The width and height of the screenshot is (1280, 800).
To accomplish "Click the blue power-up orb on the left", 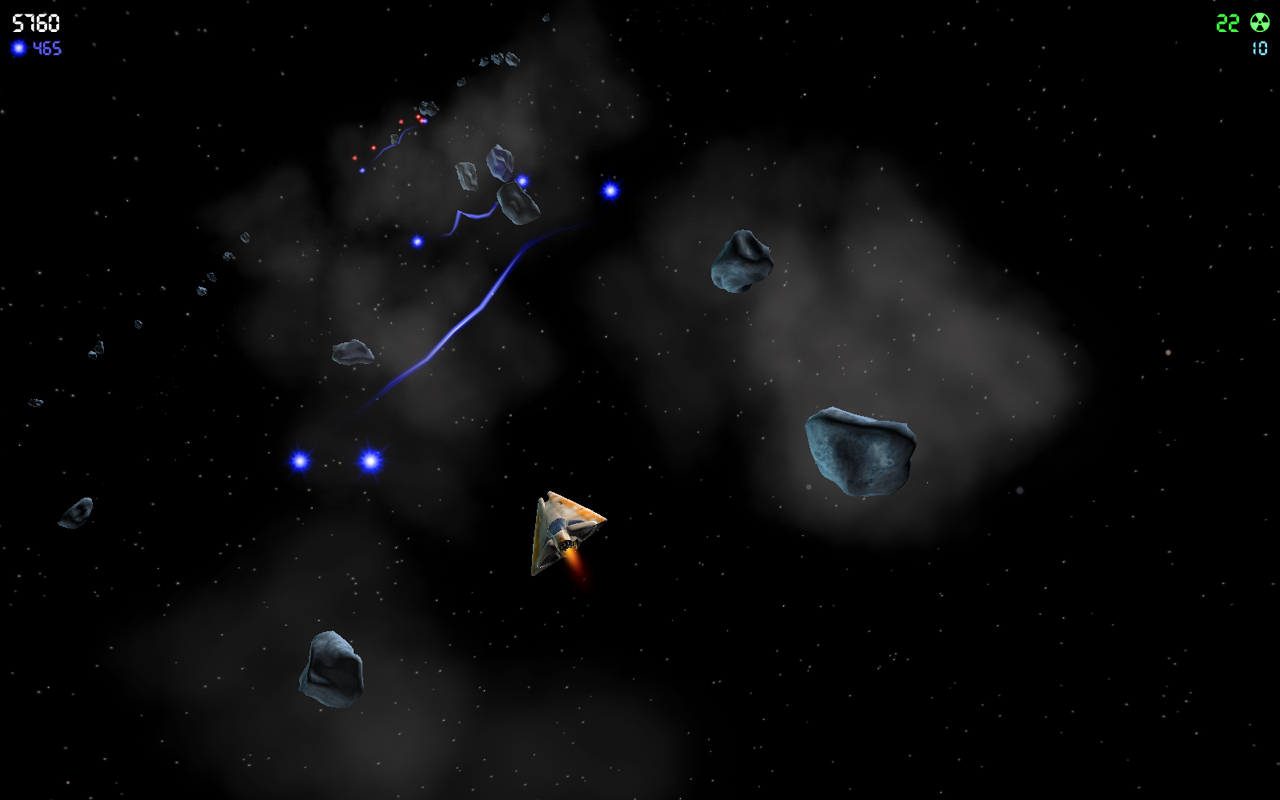I will pyautogui.click(x=298, y=463).
